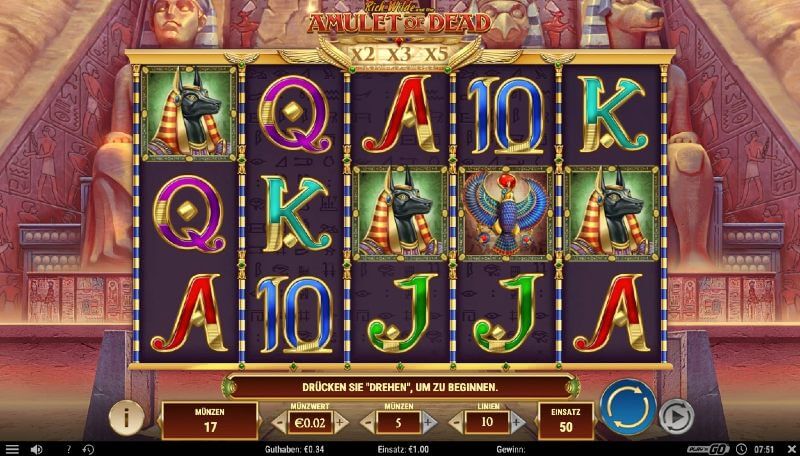The image size is (800, 456).
Task: Show the game history clock icon
Action: click(x=87, y=449)
